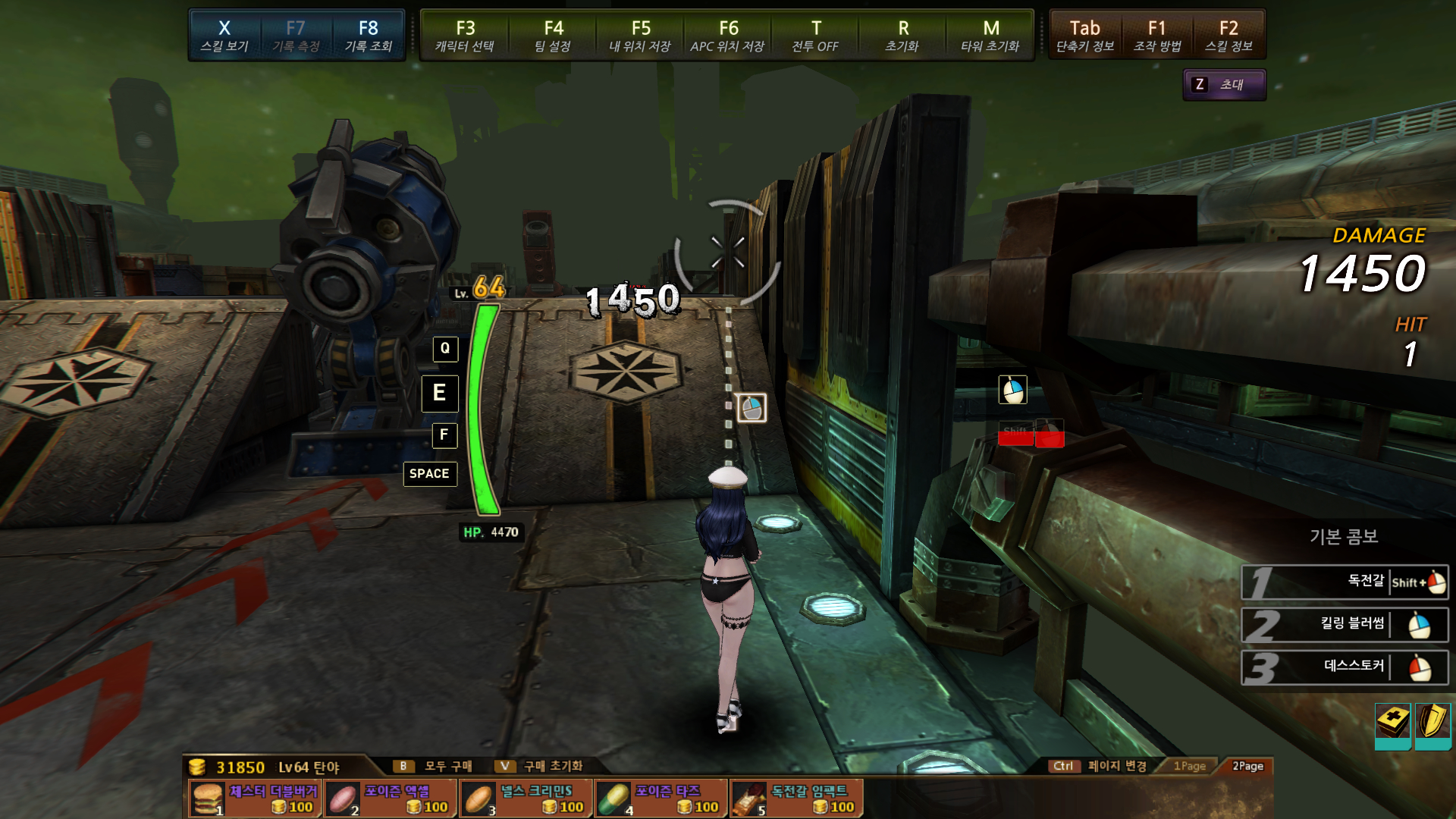This screenshot has width=1456, height=819.
Task: Select the 포이즌 타즈 capsule item slot
Action: pos(661,799)
